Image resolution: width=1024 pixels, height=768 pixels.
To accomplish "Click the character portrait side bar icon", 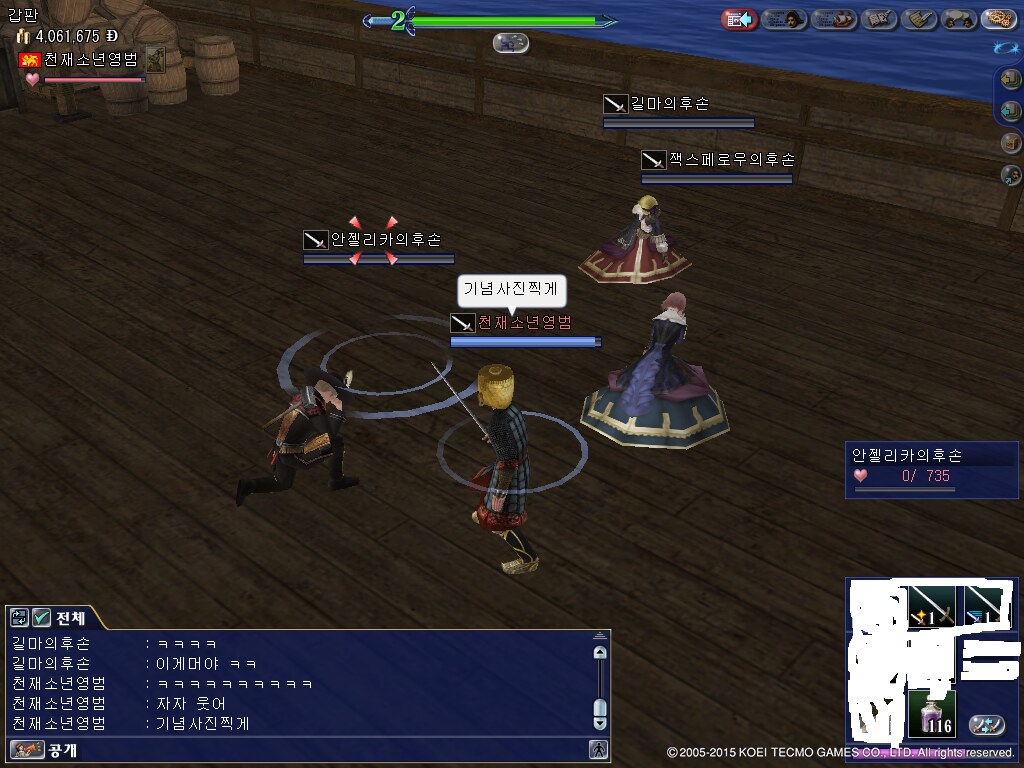I will pyautogui.click(x=1011, y=175).
